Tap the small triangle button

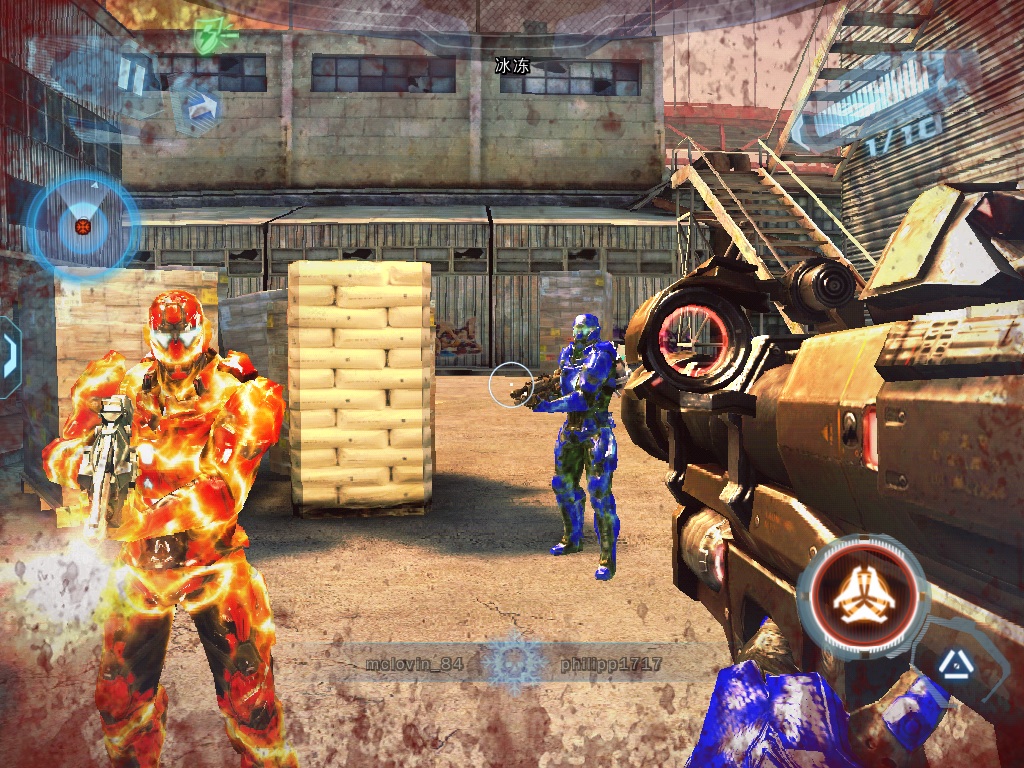[x=948, y=661]
